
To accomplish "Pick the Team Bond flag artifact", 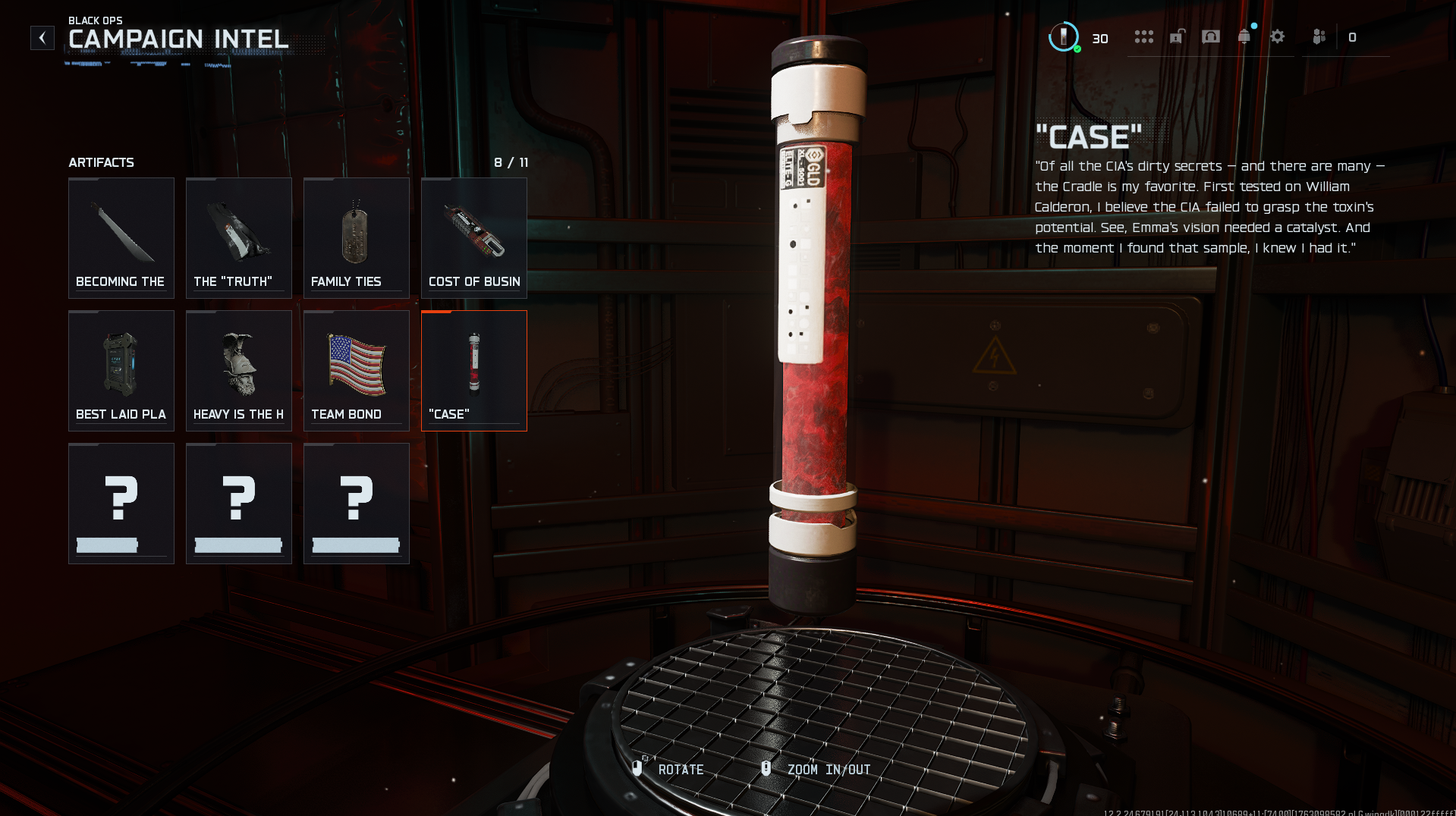I will tap(357, 371).
